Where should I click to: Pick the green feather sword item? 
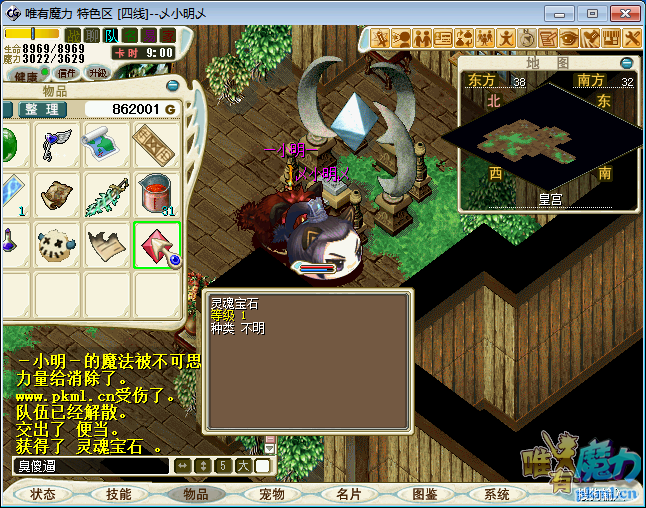coord(107,195)
